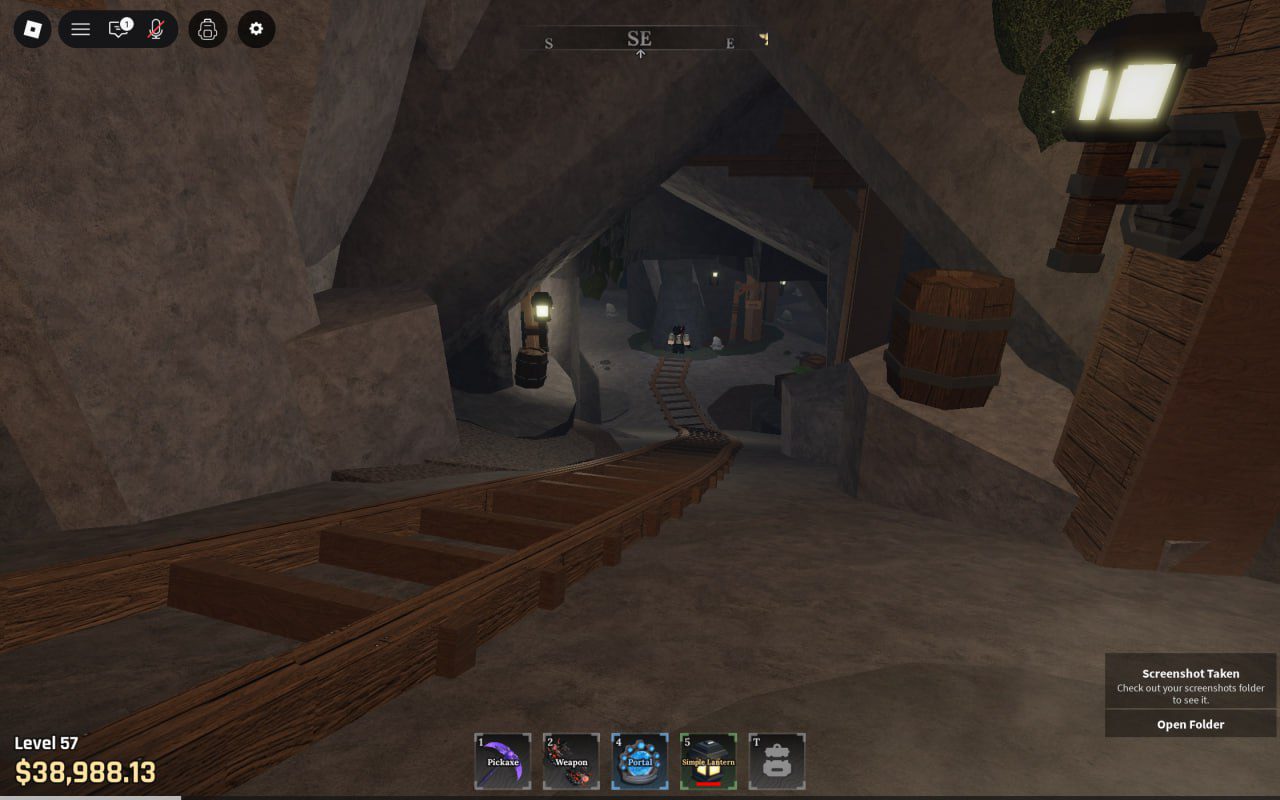Toggle chat visibility via the chat bubble
Image resolution: width=1280 pixels, height=800 pixels.
[x=119, y=29]
